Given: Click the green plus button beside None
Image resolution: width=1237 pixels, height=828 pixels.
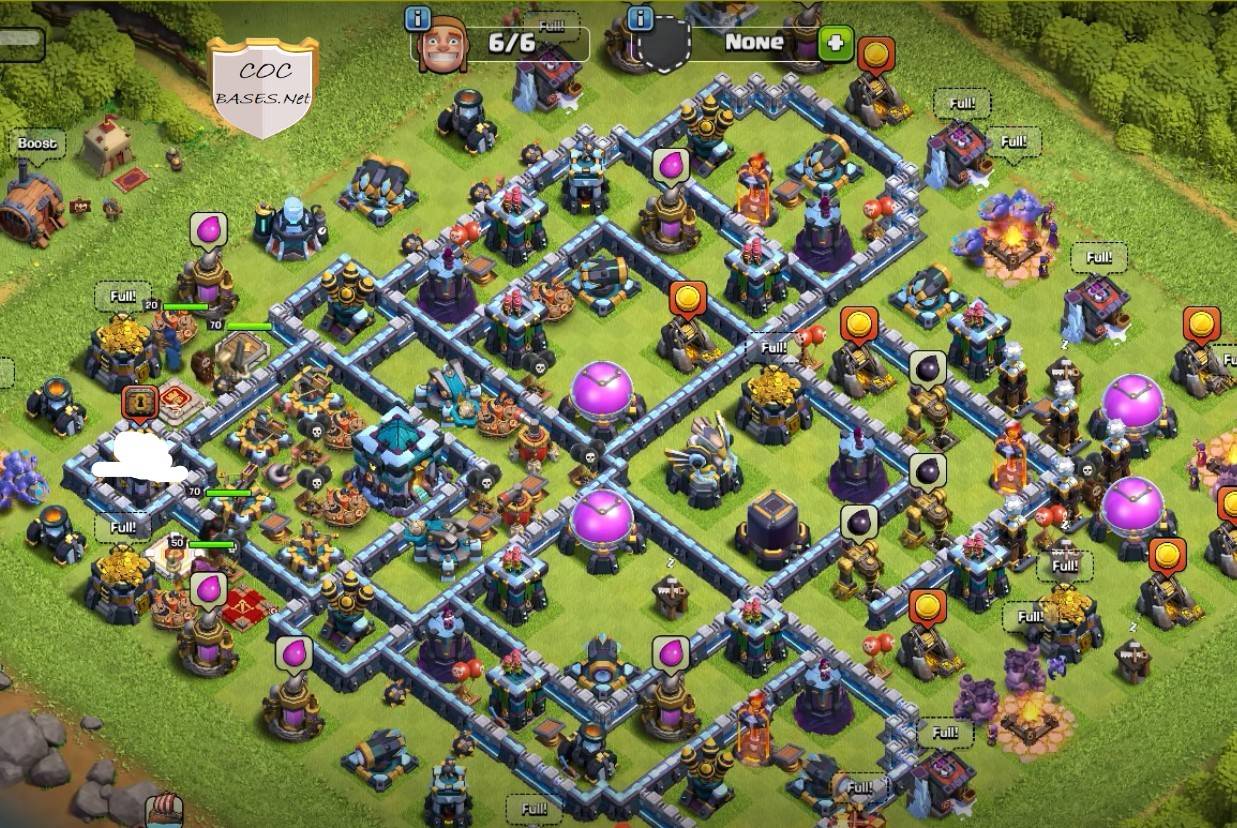Looking at the screenshot, I should click(835, 43).
